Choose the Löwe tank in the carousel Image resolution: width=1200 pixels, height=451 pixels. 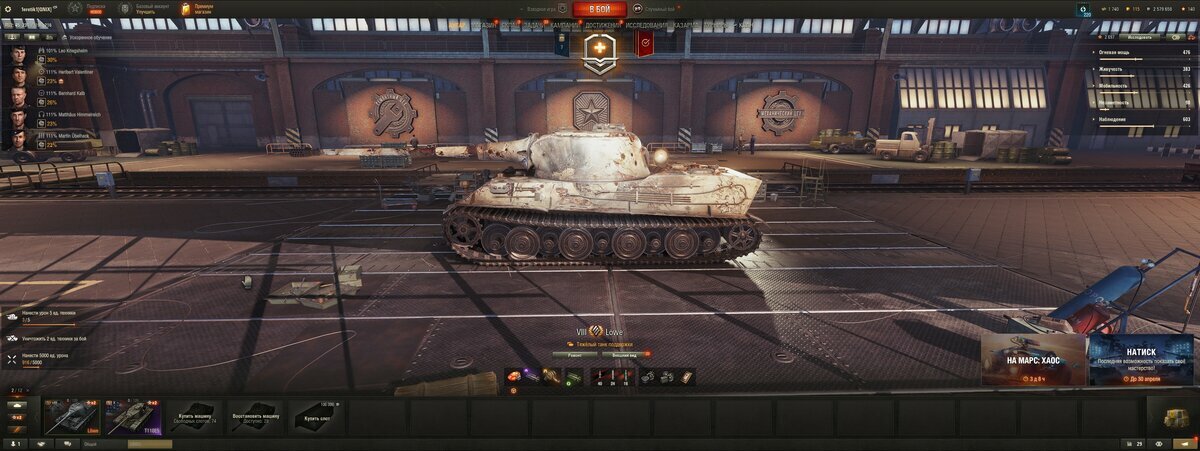pyautogui.click(x=71, y=417)
